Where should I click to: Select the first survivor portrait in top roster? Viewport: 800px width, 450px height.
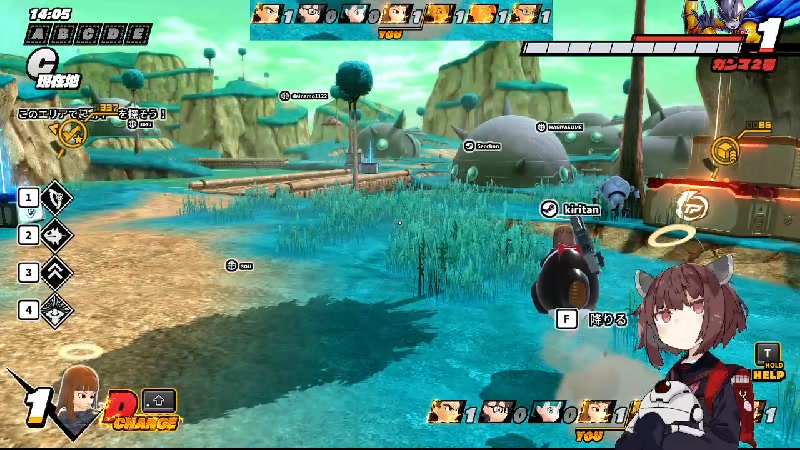pos(266,14)
